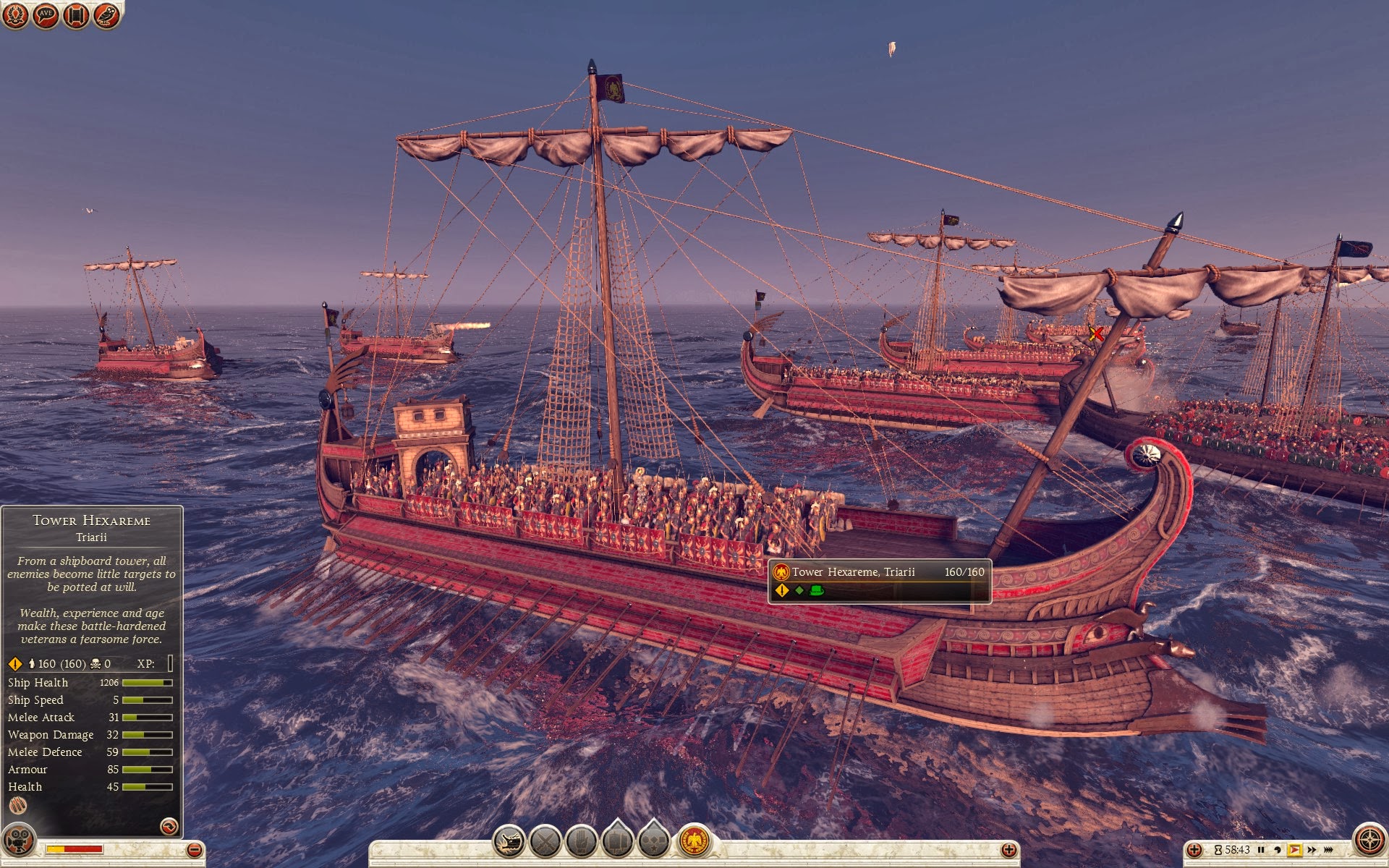1389x868 pixels.
Task: Click the raised hand halt button
Action: (x=581, y=842)
